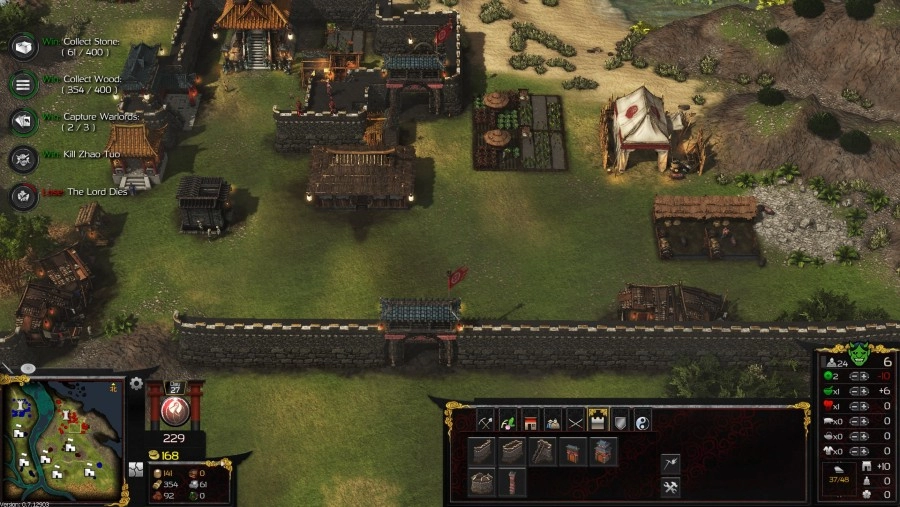Viewport: 900px width, 507px height.
Task: Show the Lord Dies lose condition icon
Action: 24,195
